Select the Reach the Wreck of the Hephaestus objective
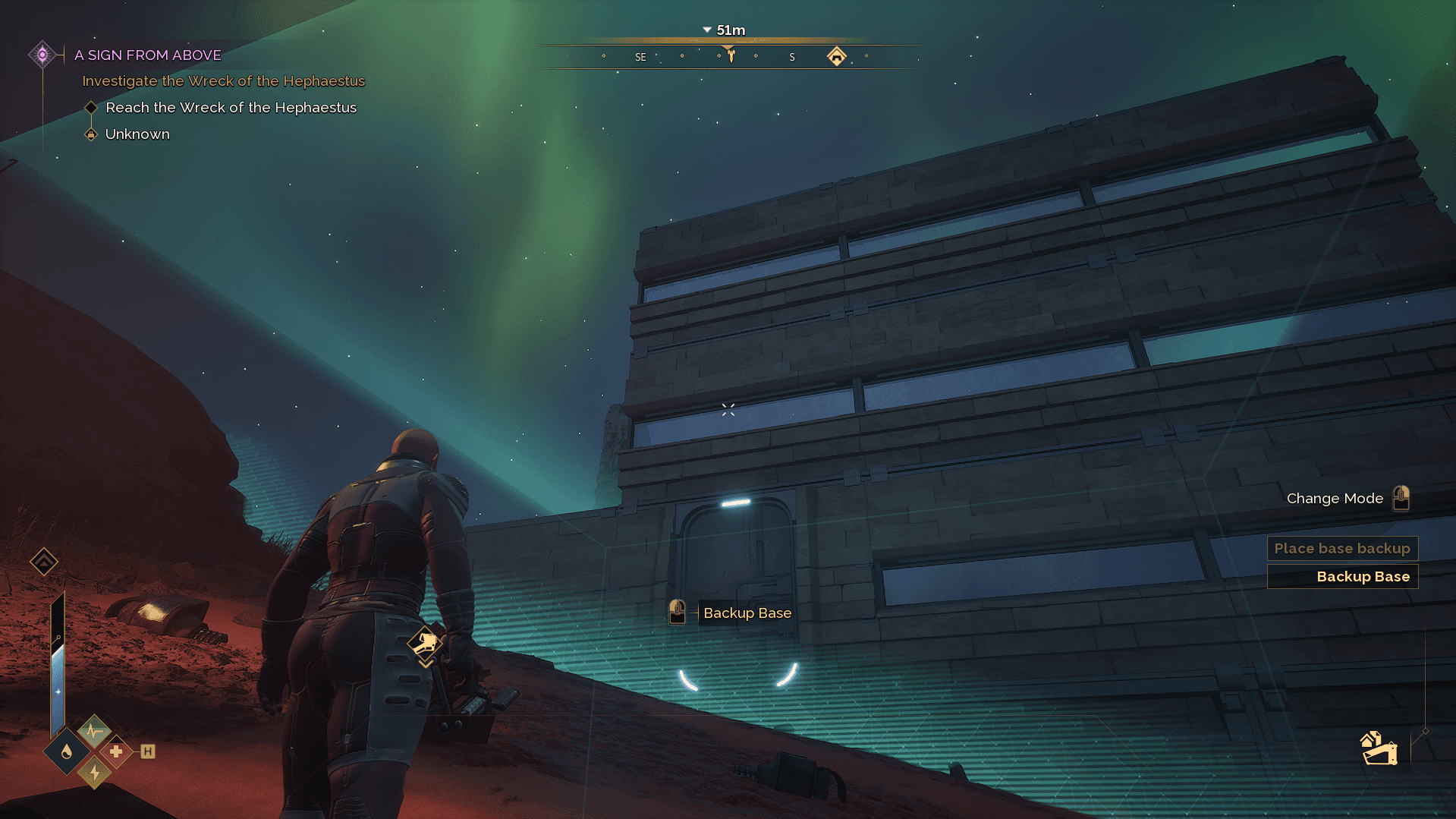 point(231,108)
